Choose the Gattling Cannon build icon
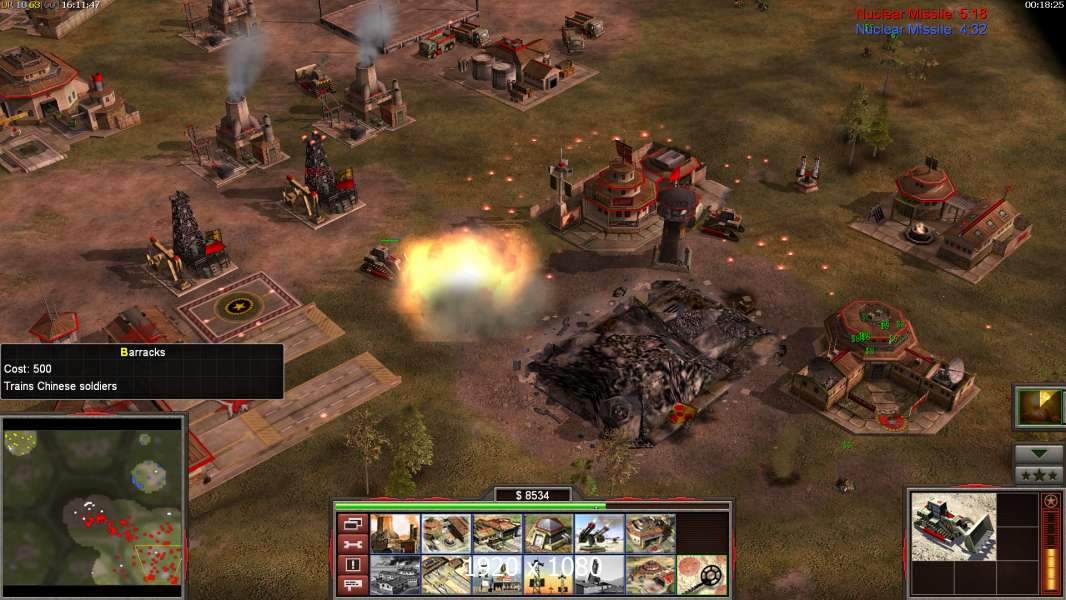The image size is (1066, 600). (x=599, y=534)
